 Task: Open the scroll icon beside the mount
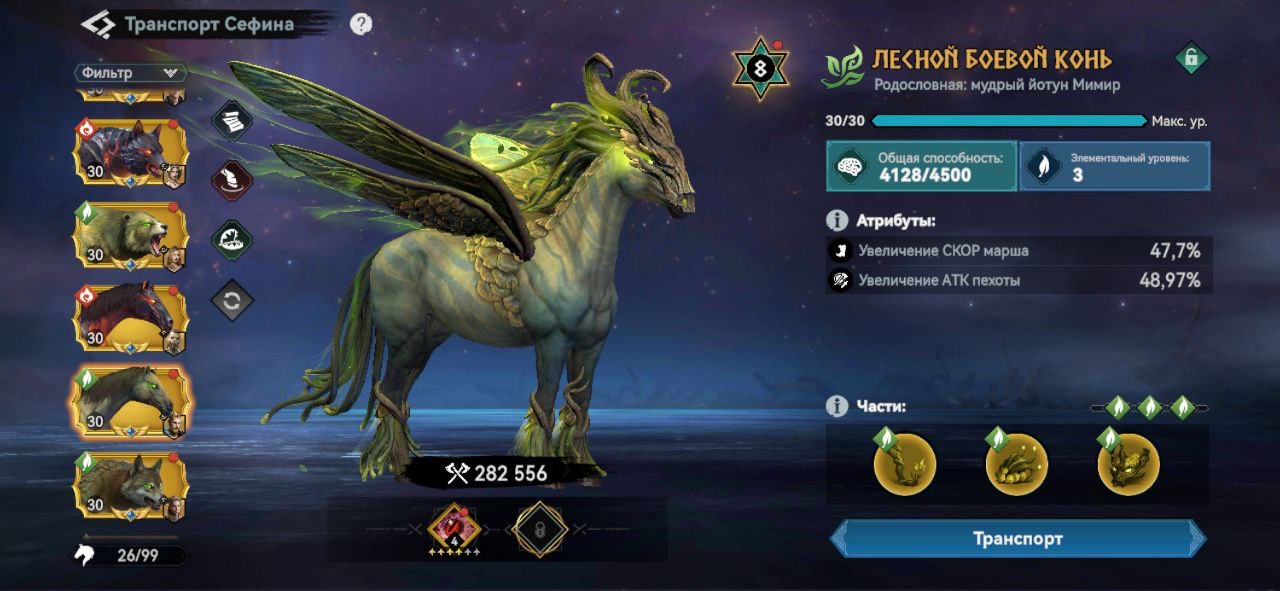click(x=232, y=122)
